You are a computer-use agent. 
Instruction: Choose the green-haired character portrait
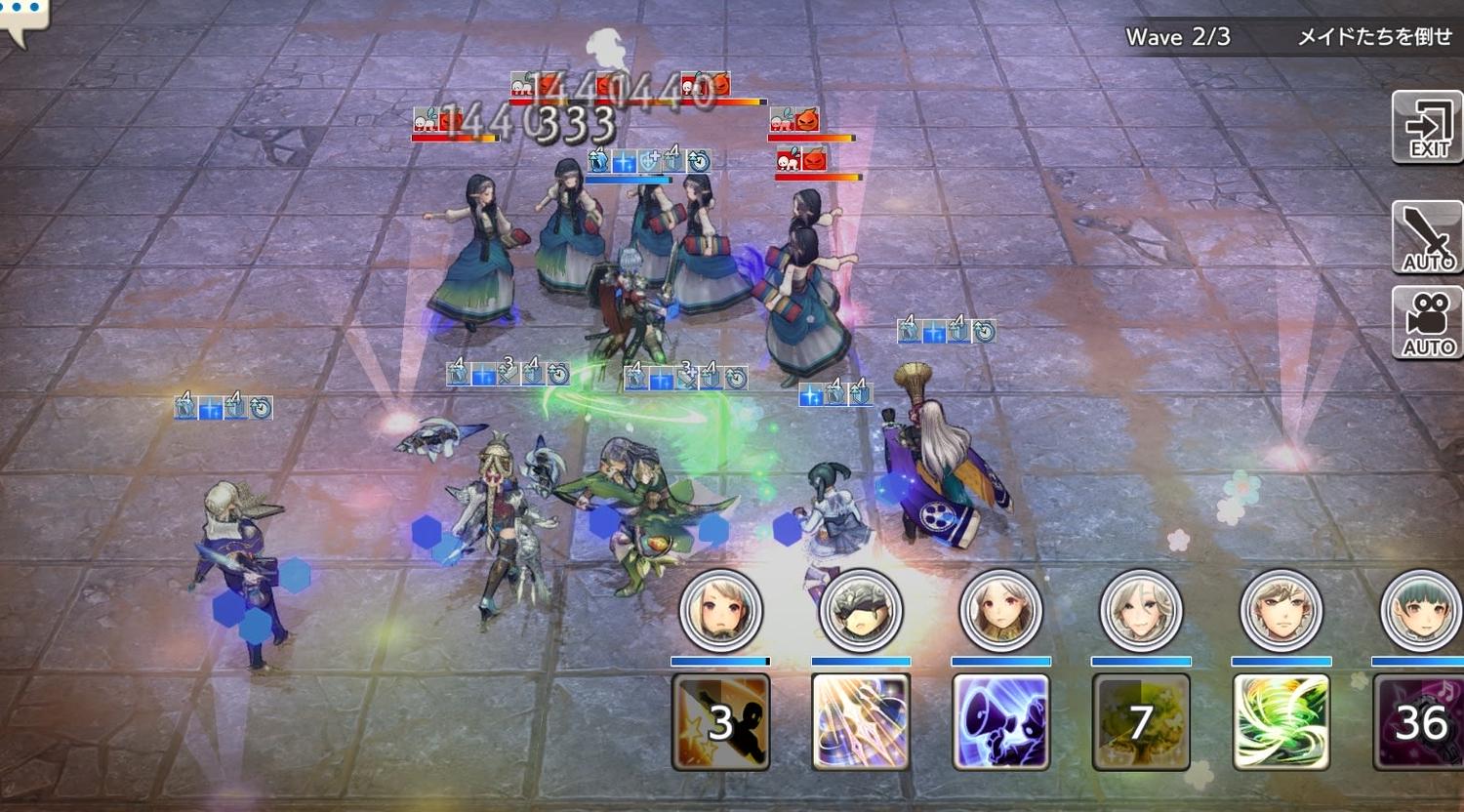click(x=1420, y=611)
